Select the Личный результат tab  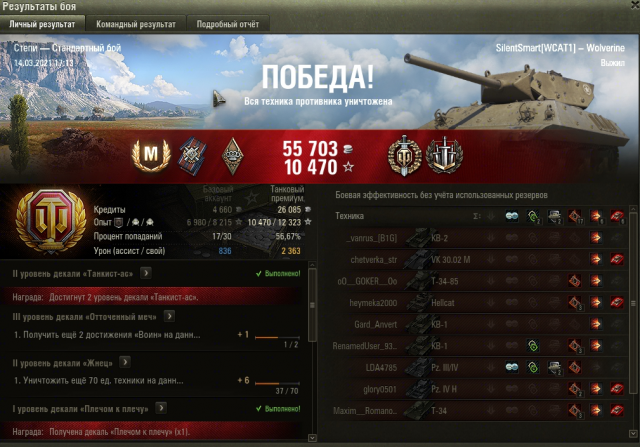click(42, 23)
